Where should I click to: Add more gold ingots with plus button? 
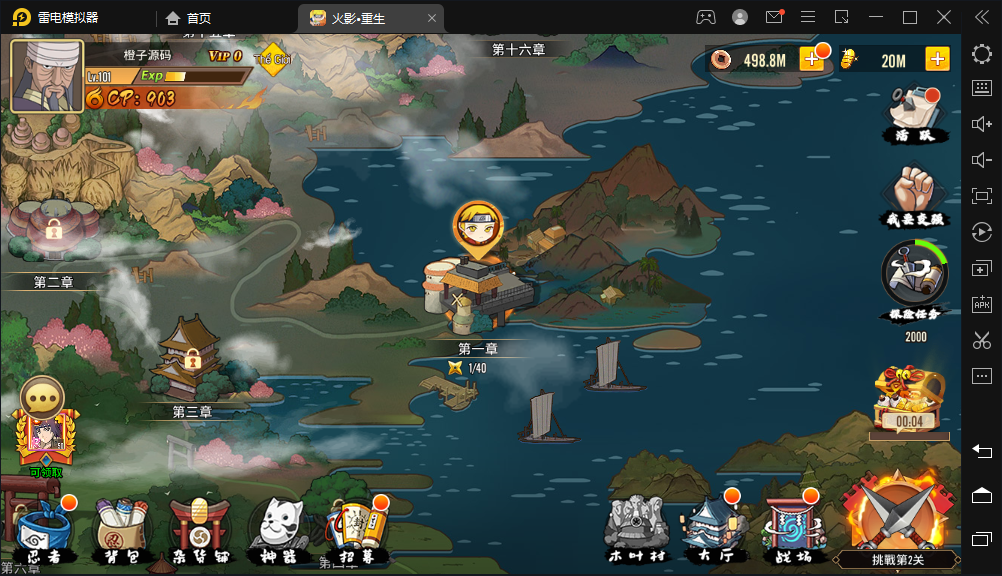[x=937, y=60]
